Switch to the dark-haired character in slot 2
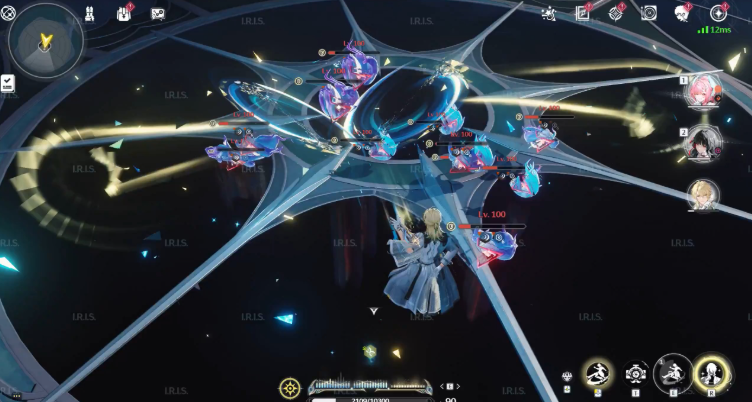 (702, 142)
